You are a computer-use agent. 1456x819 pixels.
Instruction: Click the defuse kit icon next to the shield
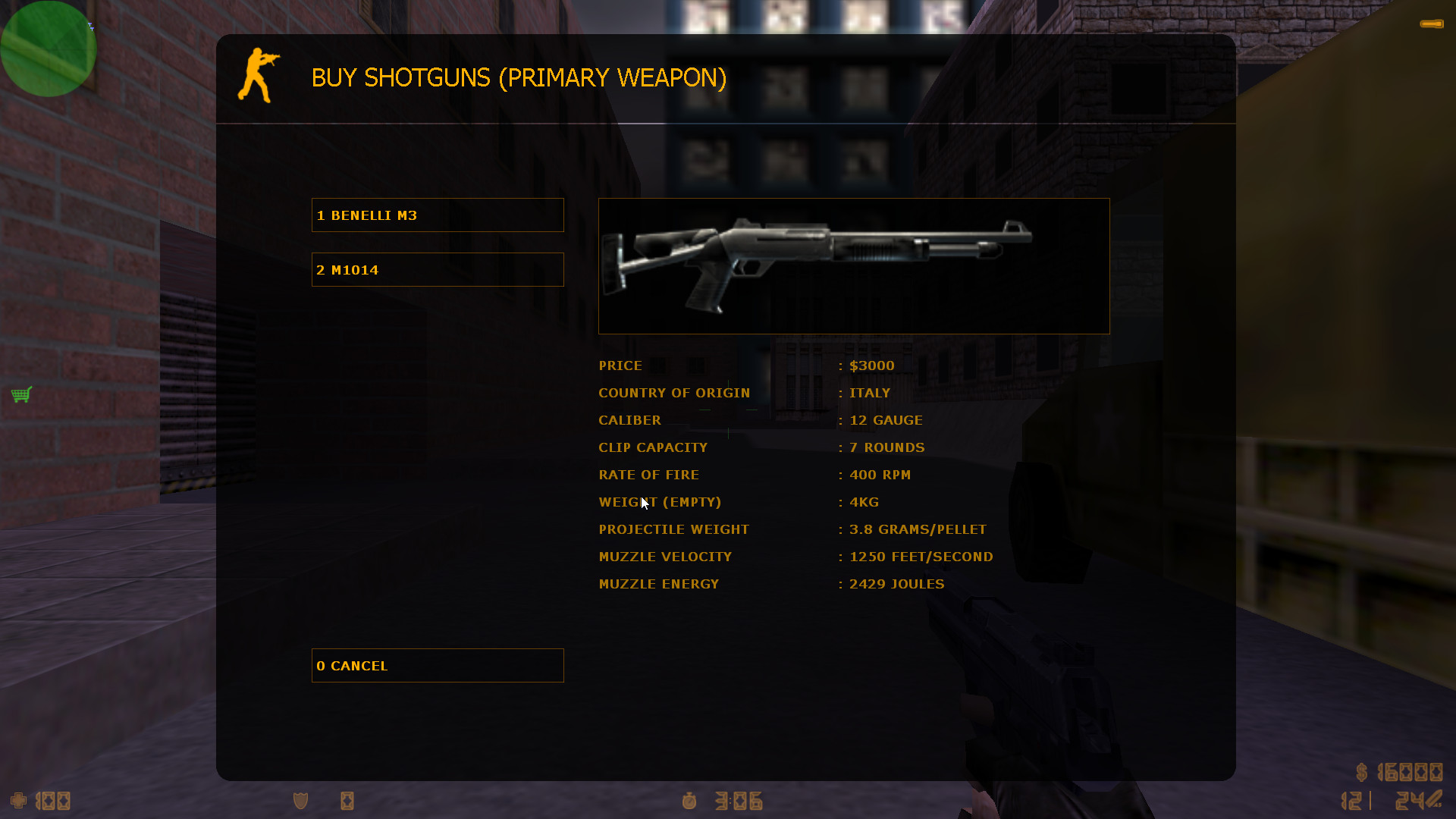347,801
